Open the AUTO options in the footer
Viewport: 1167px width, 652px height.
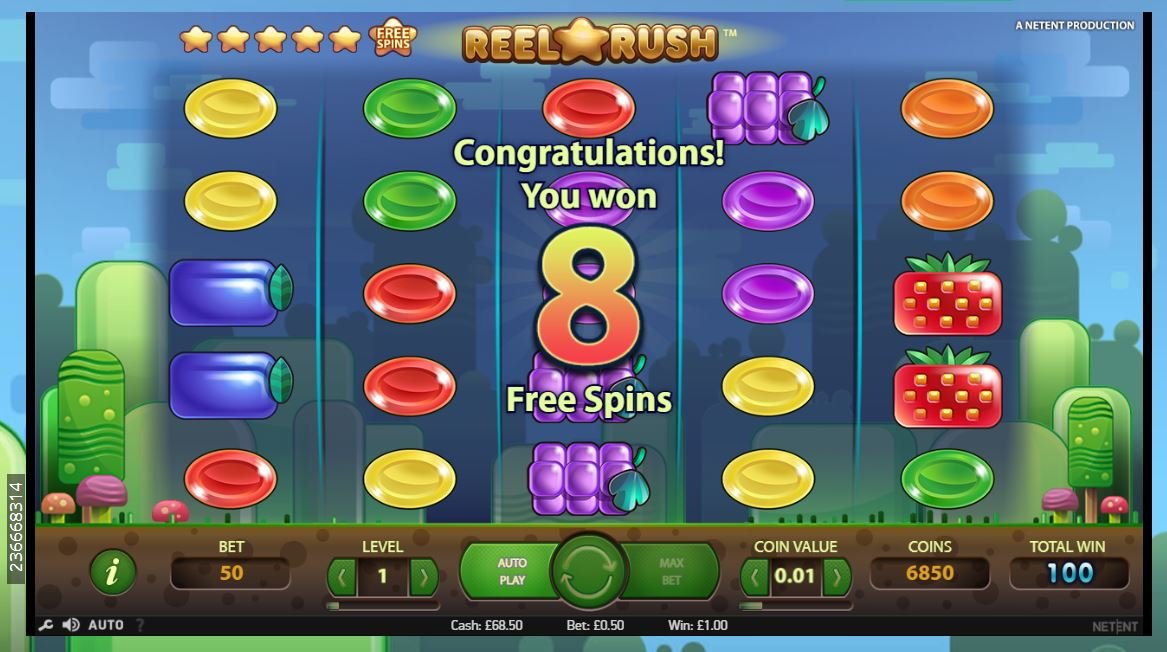pyautogui.click(x=106, y=625)
